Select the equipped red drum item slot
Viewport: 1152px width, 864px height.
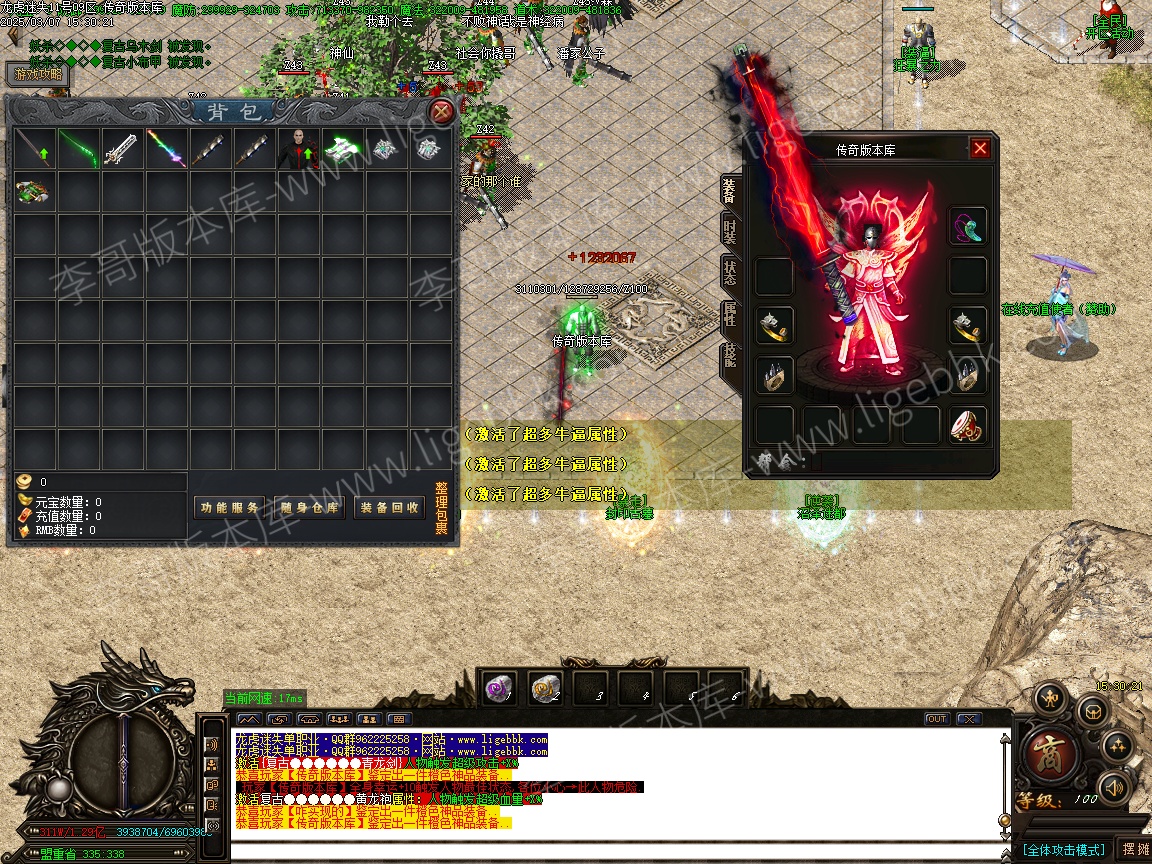click(x=968, y=426)
